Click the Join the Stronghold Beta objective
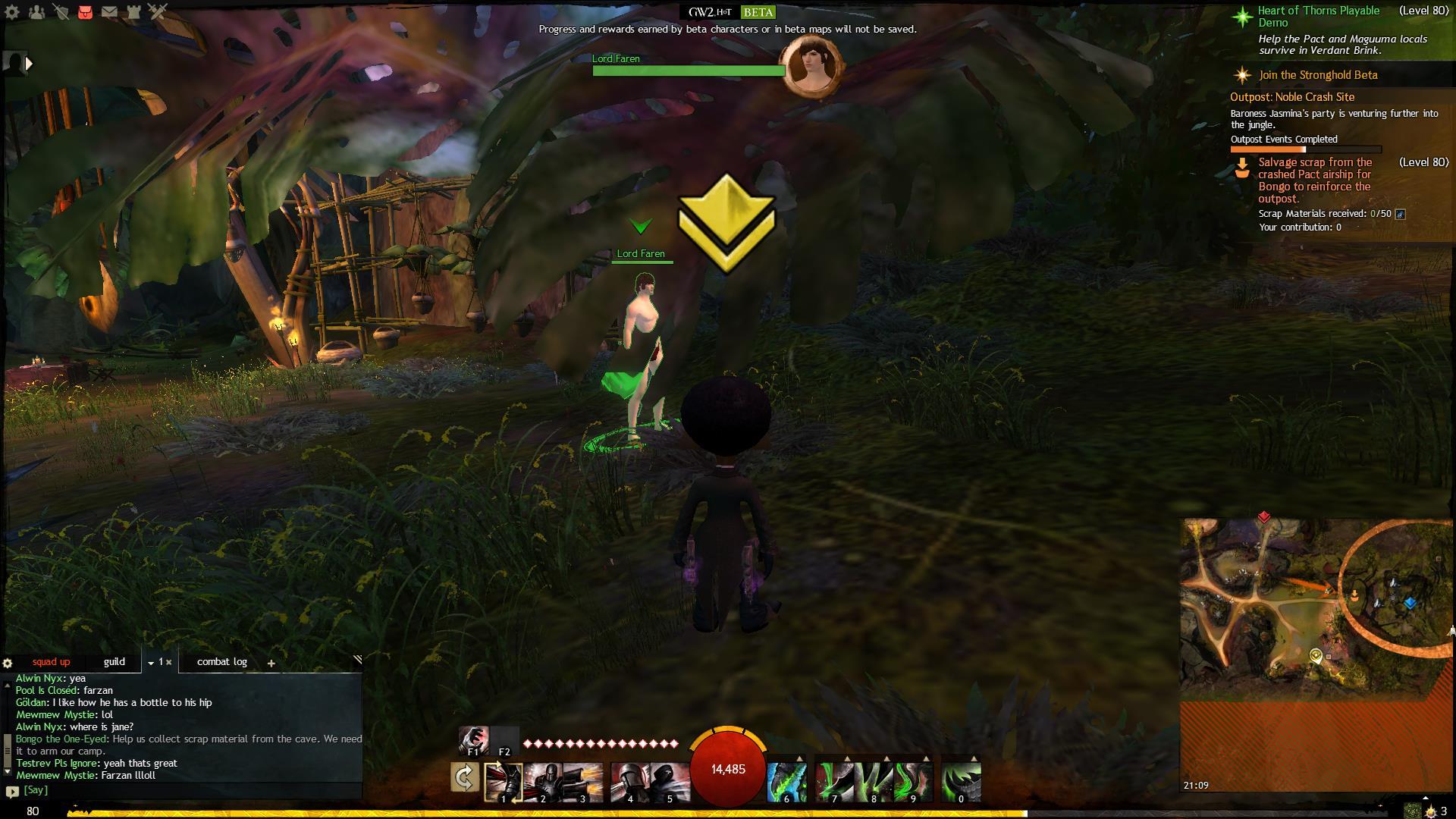 point(1318,75)
